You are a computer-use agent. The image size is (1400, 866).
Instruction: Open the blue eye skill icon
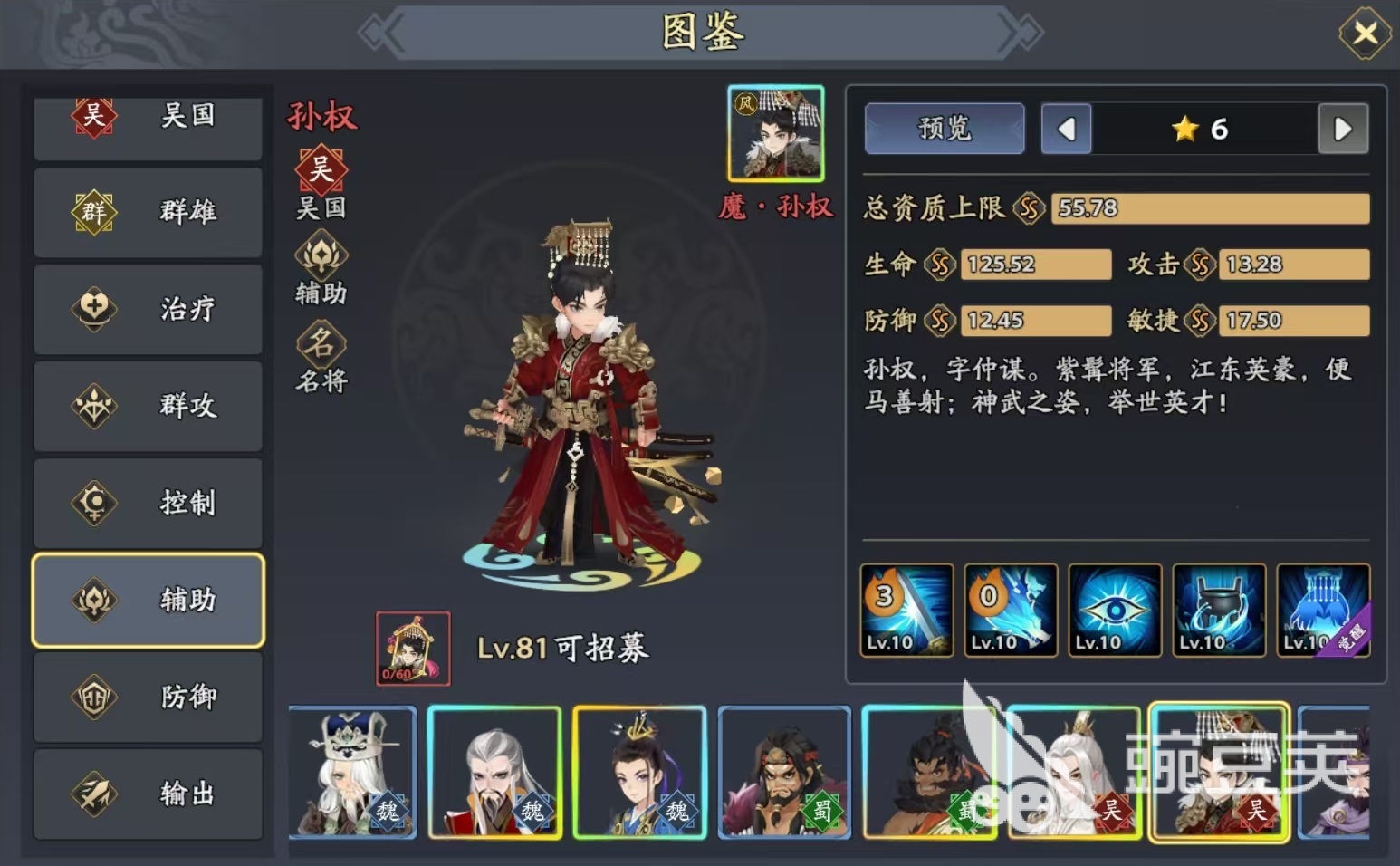pos(1115,609)
